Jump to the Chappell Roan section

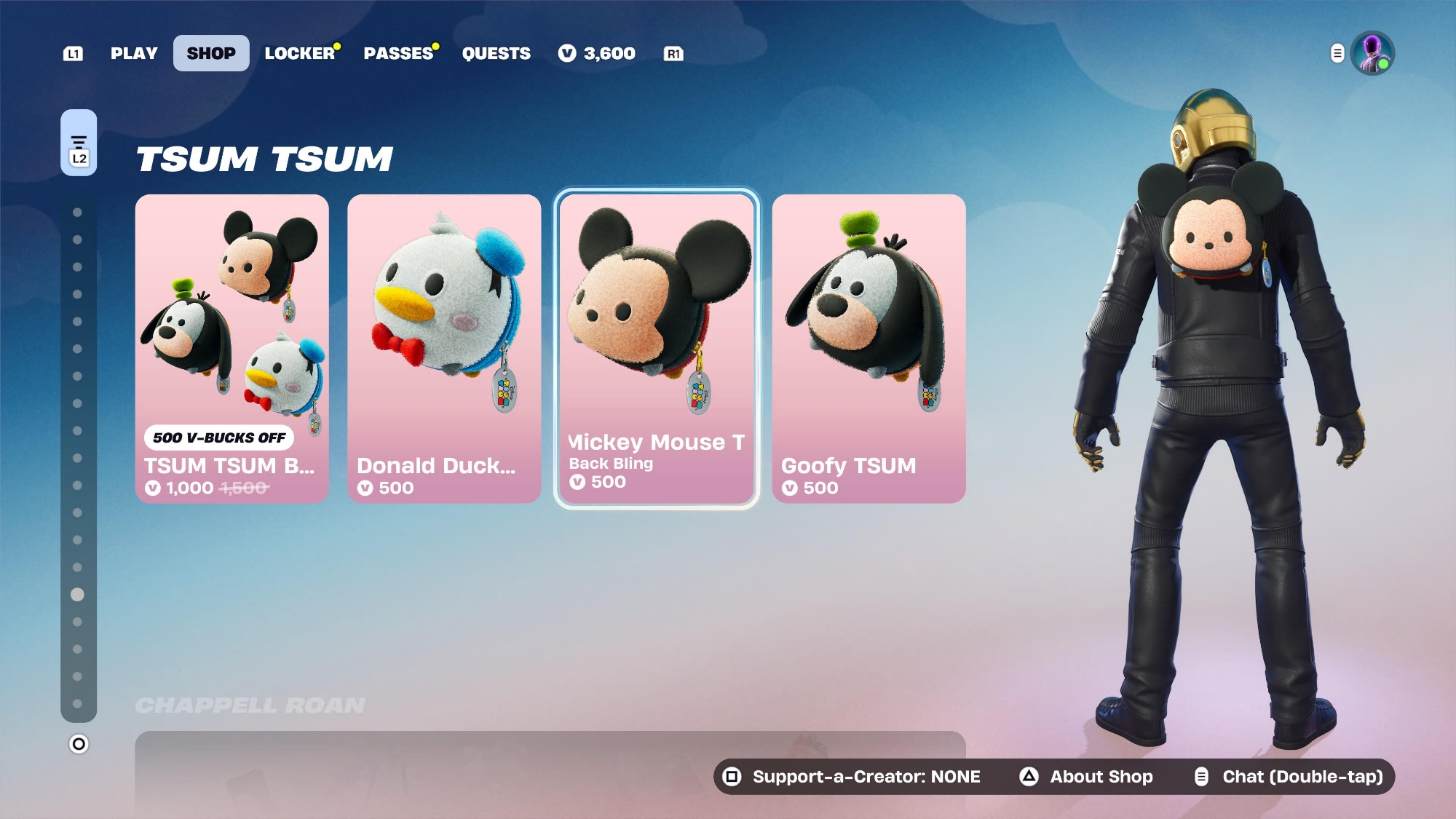(x=250, y=705)
